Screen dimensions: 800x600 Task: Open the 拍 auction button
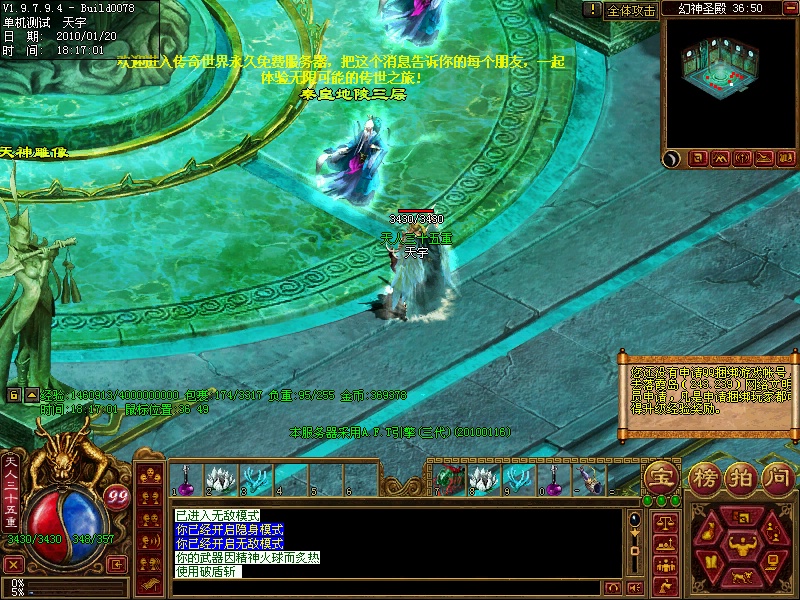(740, 476)
